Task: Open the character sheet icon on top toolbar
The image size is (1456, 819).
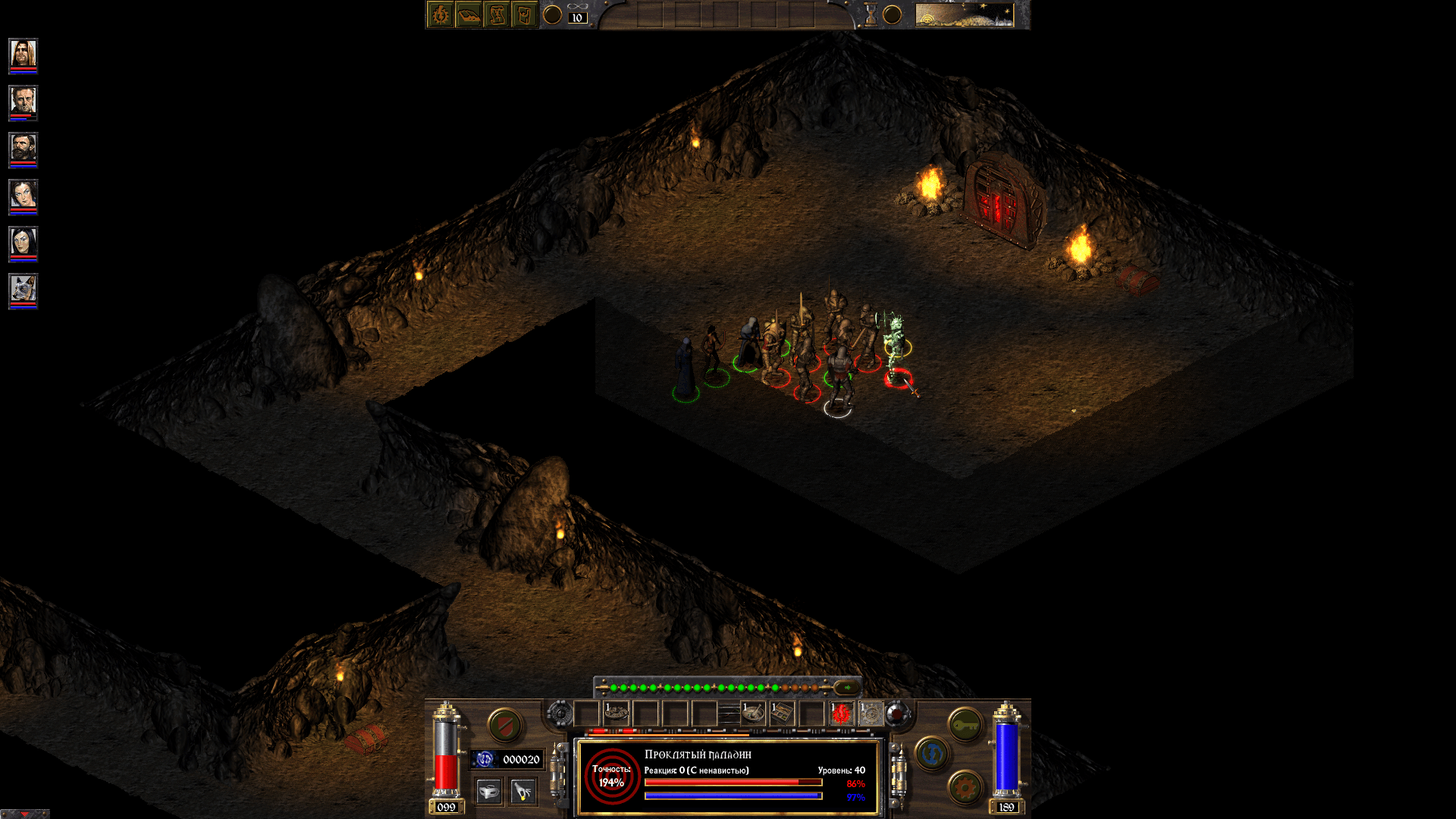Action: [440, 13]
